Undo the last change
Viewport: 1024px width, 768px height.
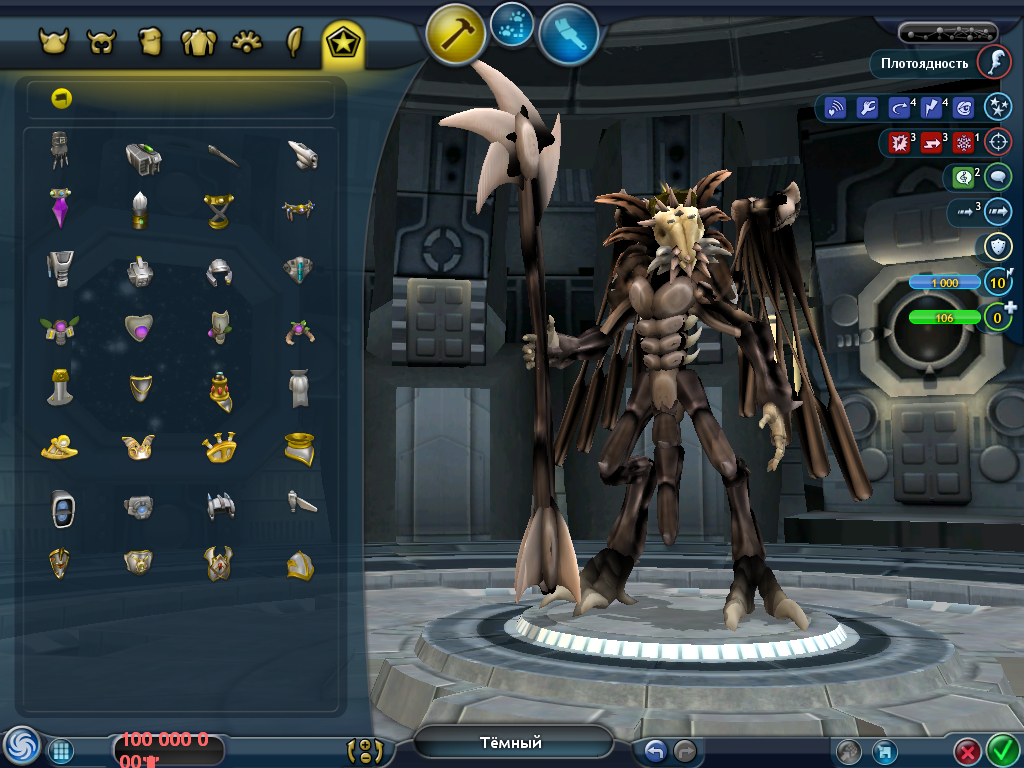click(655, 750)
